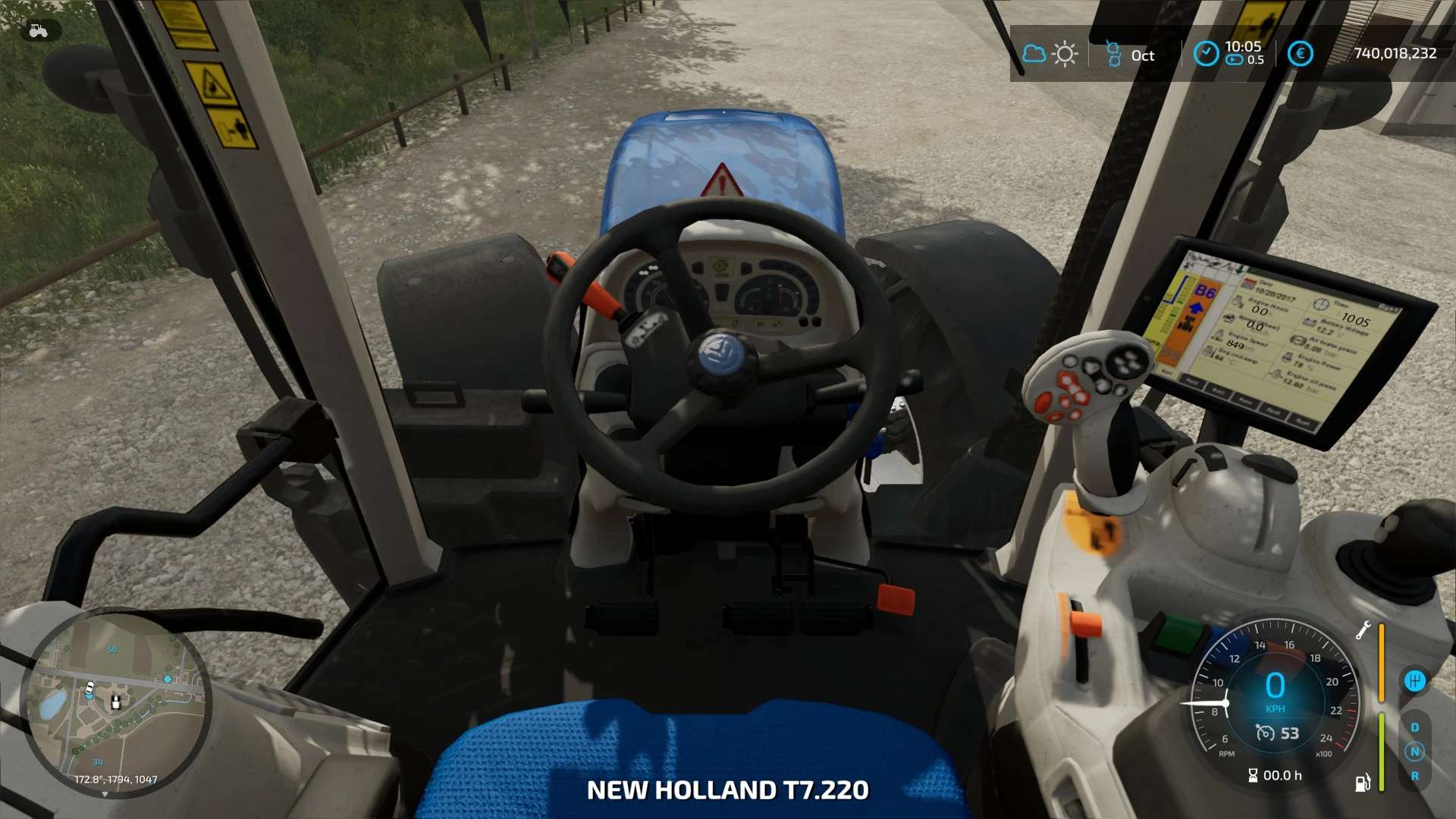This screenshot has width=1456, height=819.
Task: Click the blue clock icon
Action: tap(1206, 53)
